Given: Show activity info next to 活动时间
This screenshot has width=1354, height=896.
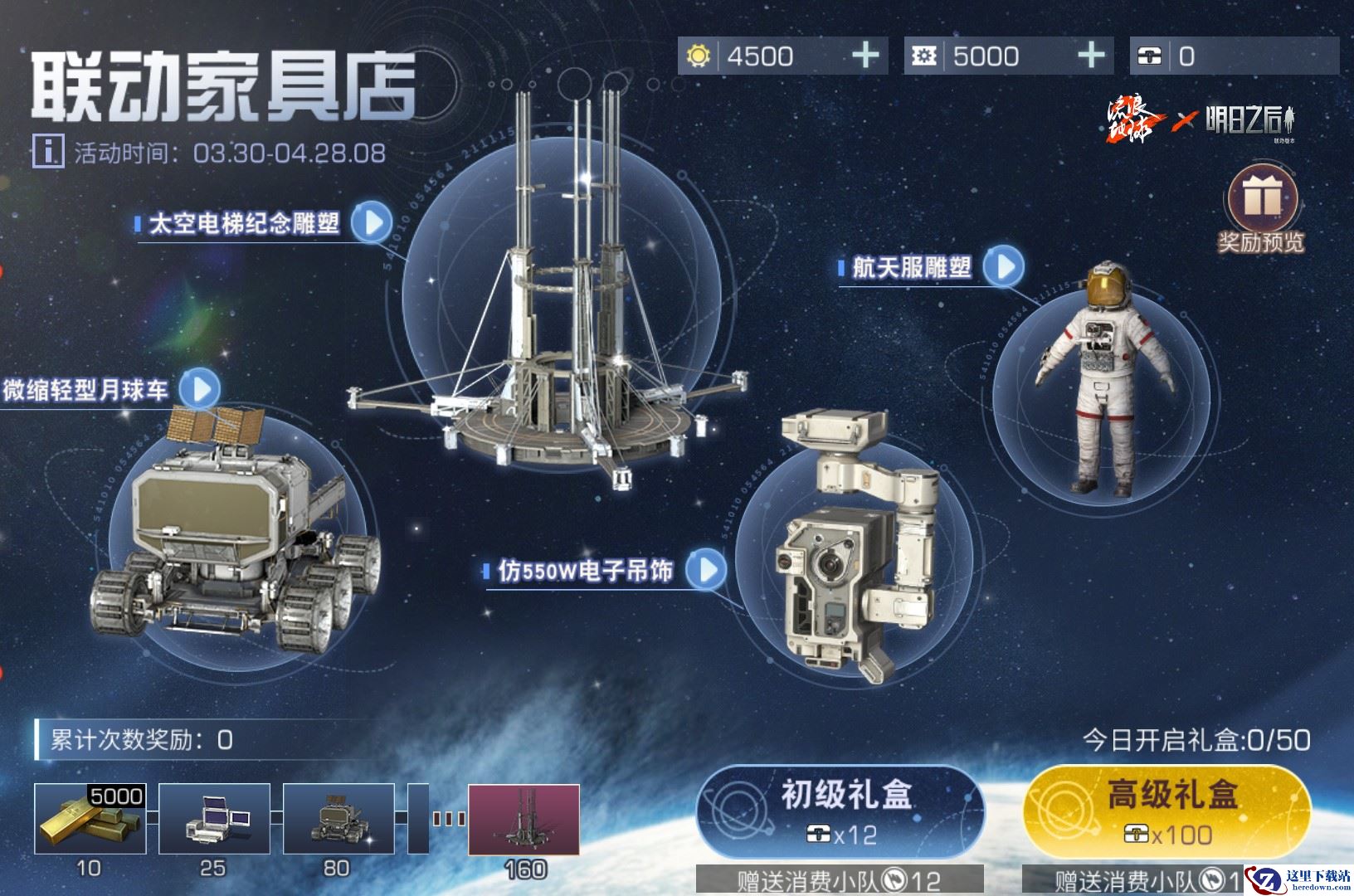Looking at the screenshot, I should [49, 152].
